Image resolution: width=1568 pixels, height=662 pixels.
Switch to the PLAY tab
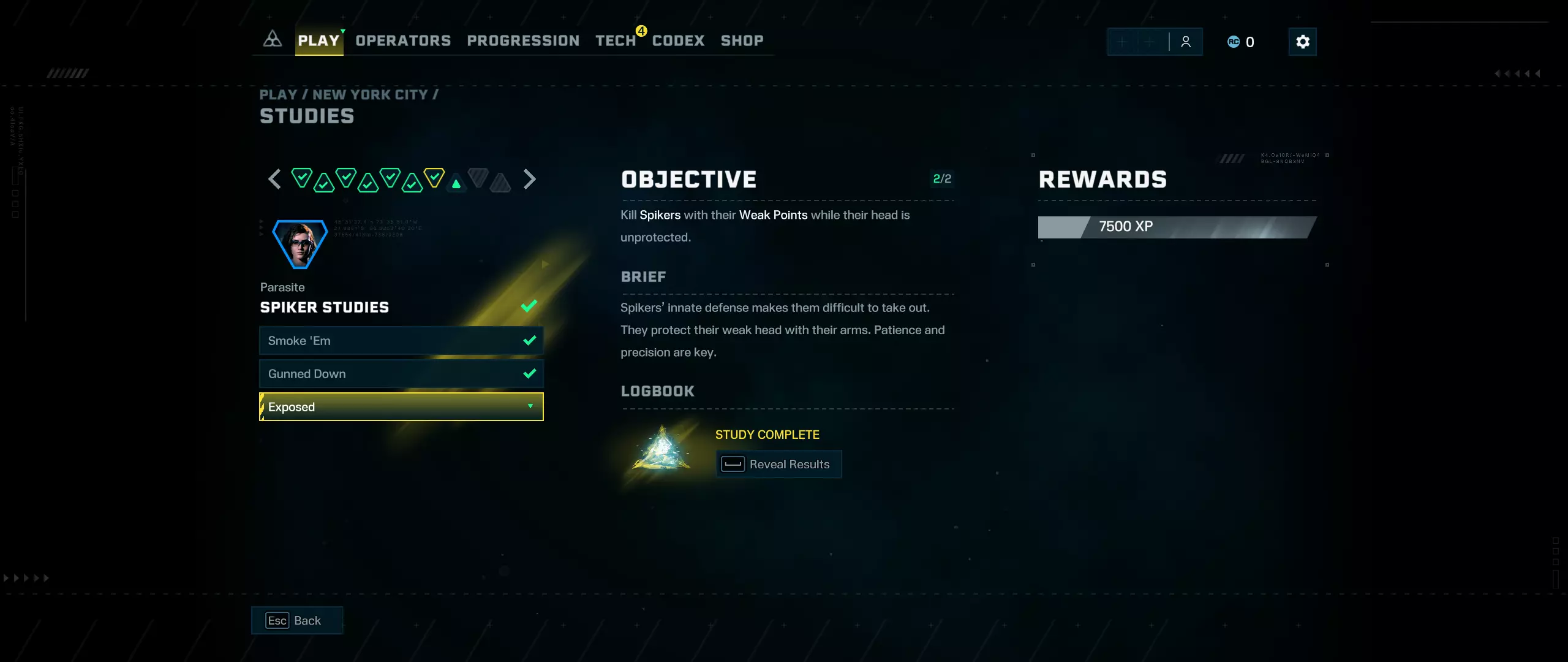[318, 41]
